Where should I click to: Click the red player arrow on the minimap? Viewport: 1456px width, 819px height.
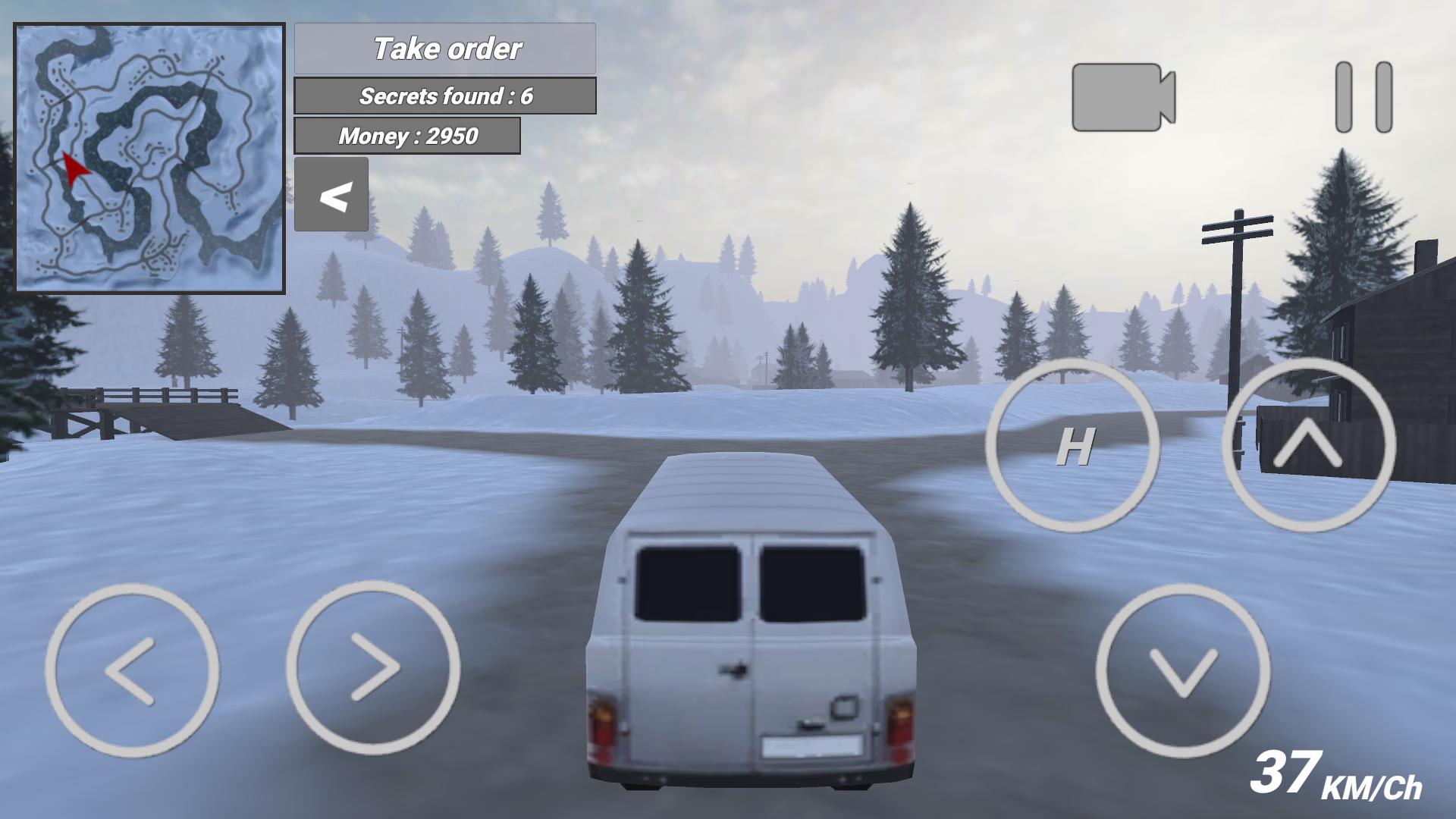[x=72, y=168]
